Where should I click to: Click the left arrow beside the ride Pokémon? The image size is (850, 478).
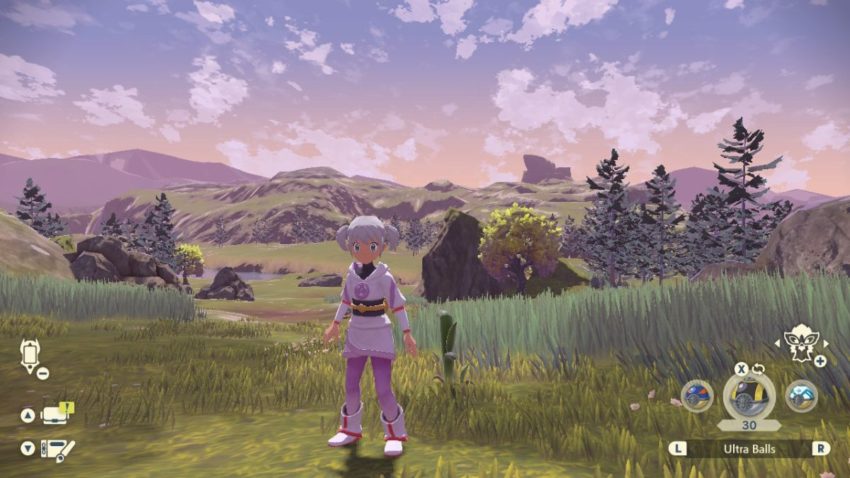click(776, 342)
